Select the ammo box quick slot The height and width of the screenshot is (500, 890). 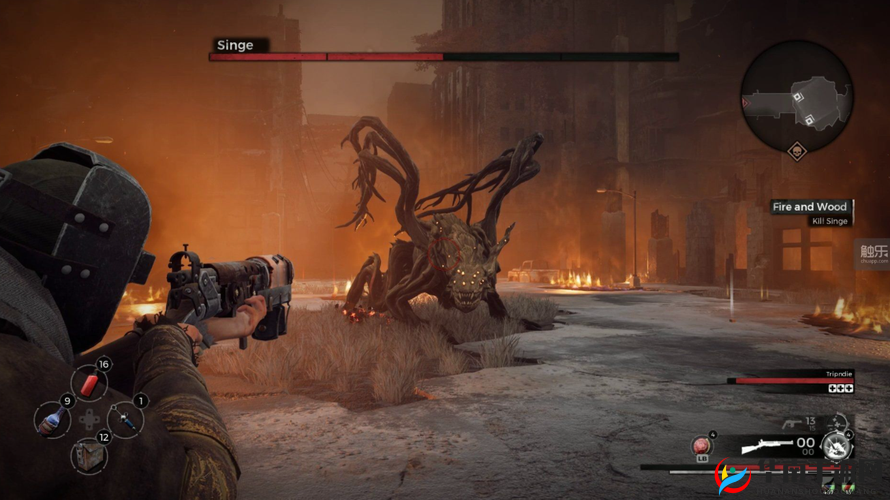coord(89,456)
